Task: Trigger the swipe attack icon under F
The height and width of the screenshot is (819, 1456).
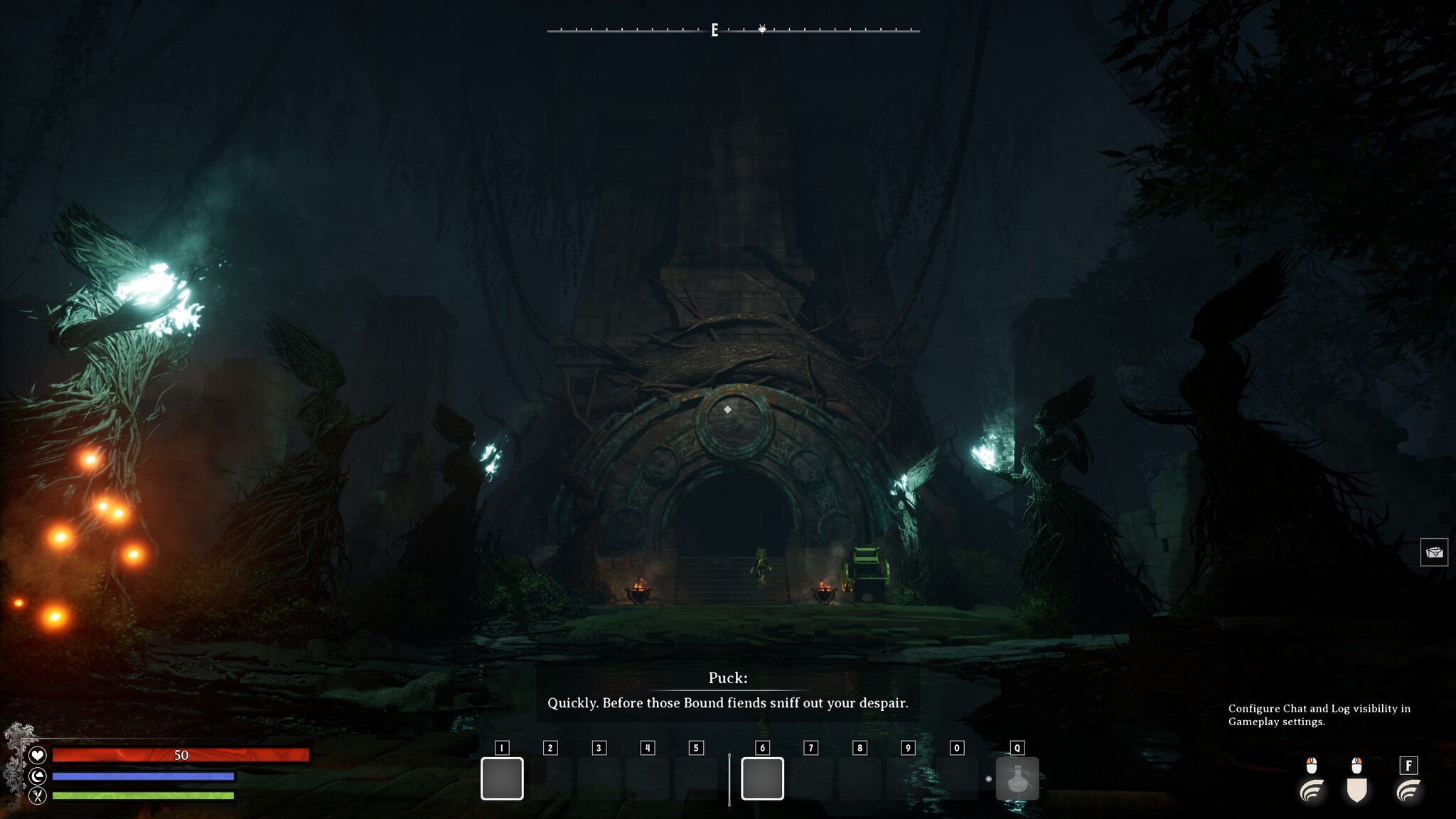Action: [1408, 790]
